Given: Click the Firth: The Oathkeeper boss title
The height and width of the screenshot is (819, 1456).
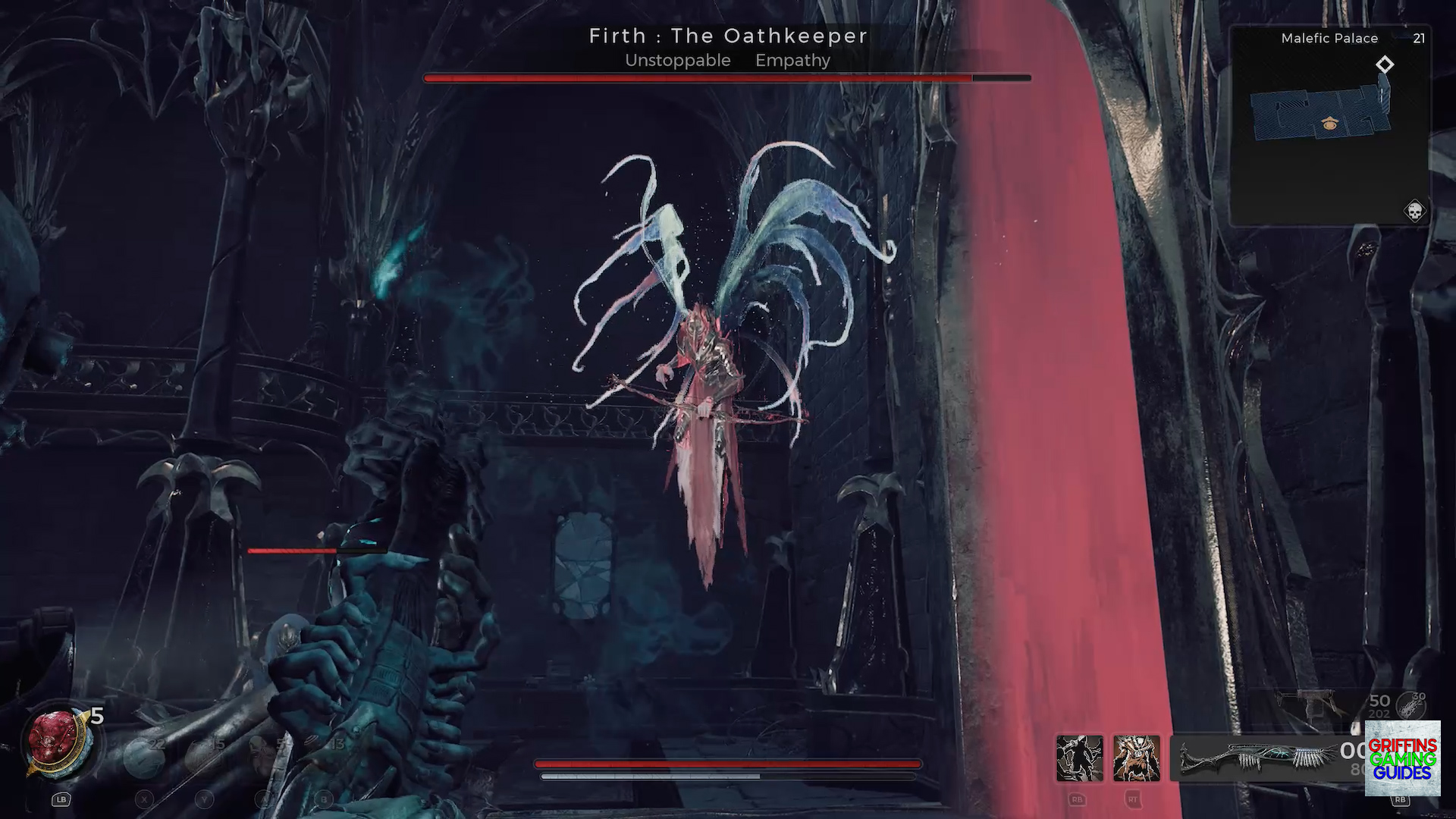Looking at the screenshot, I should [x=728, y=36].
